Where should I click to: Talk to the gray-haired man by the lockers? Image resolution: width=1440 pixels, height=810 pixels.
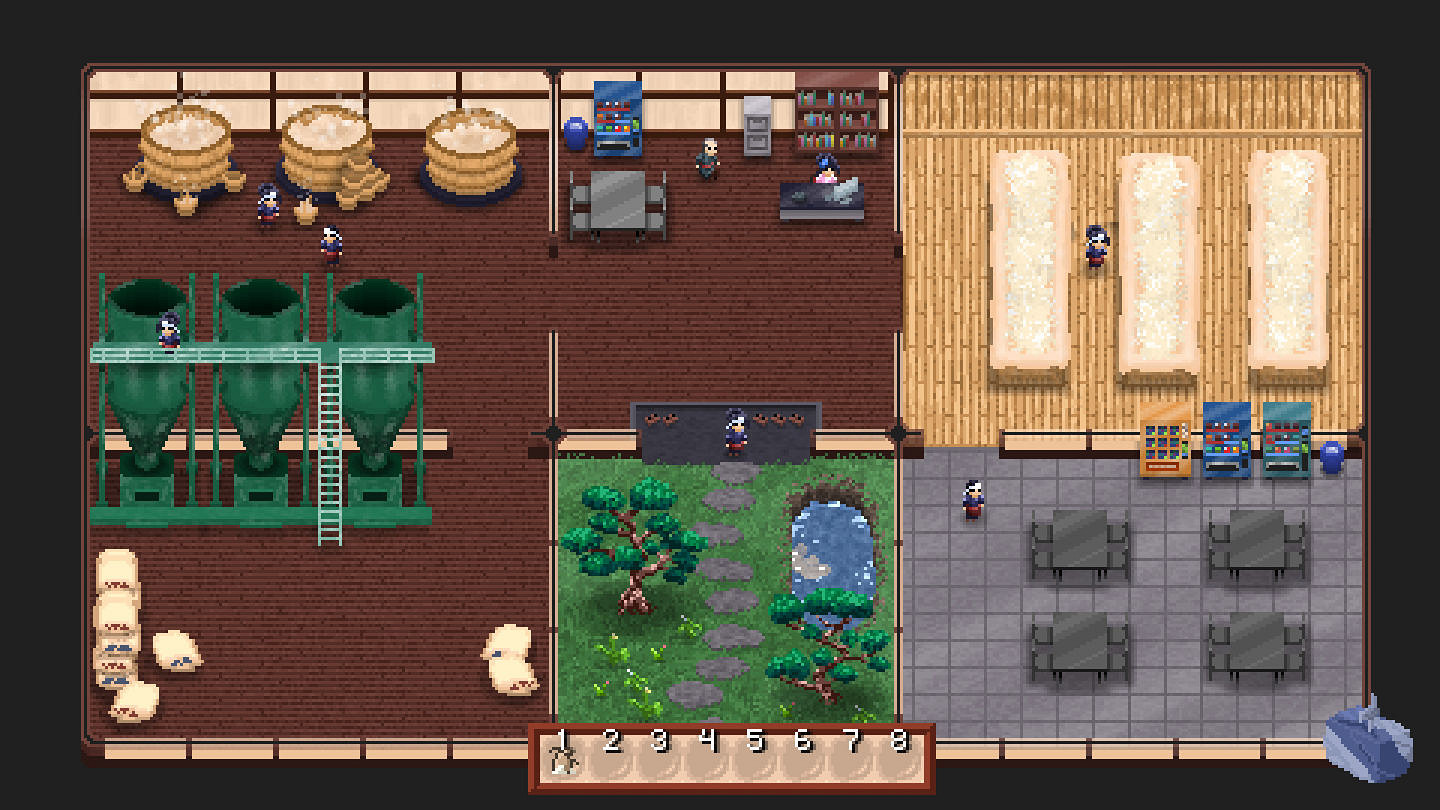[x=706, y=160]
